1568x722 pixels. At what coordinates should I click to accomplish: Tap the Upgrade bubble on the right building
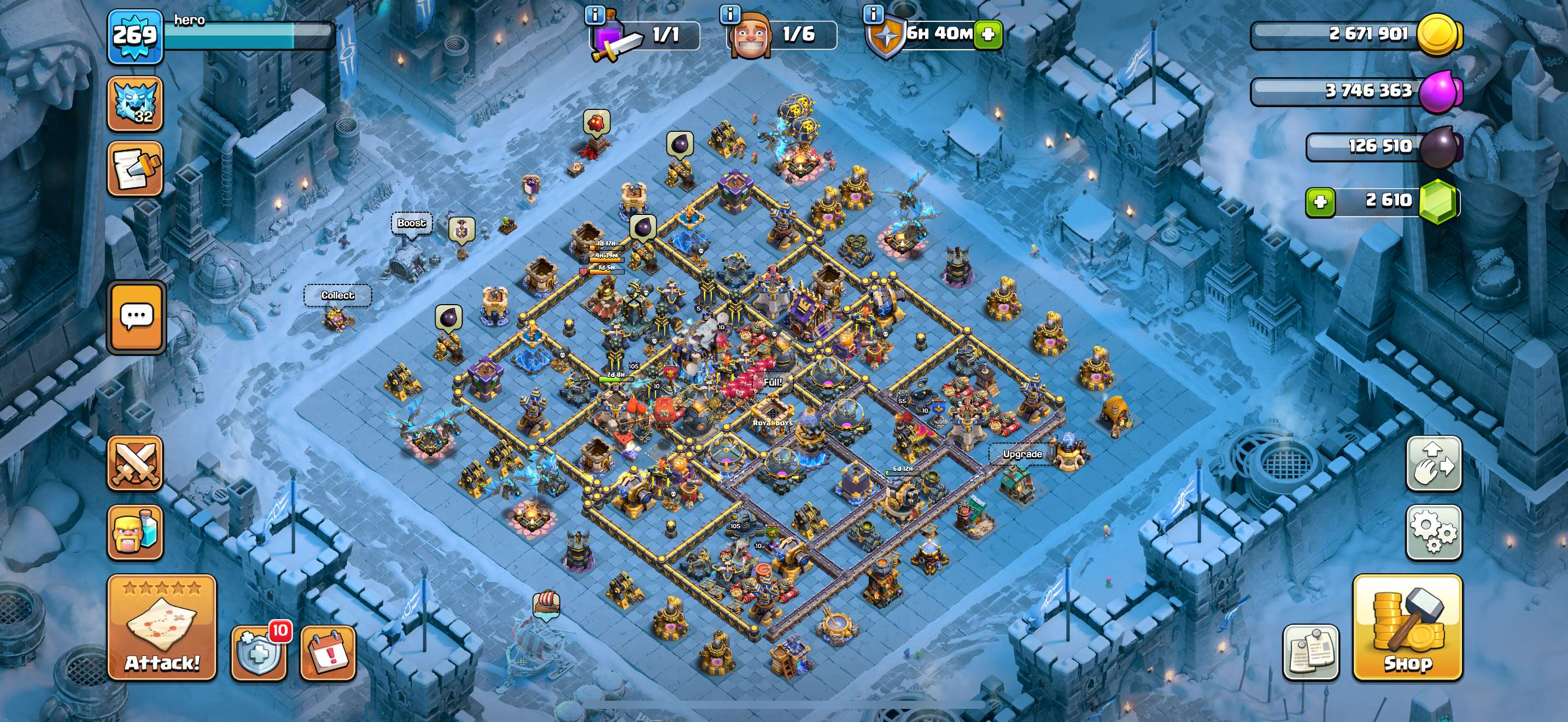(1022, 454)
